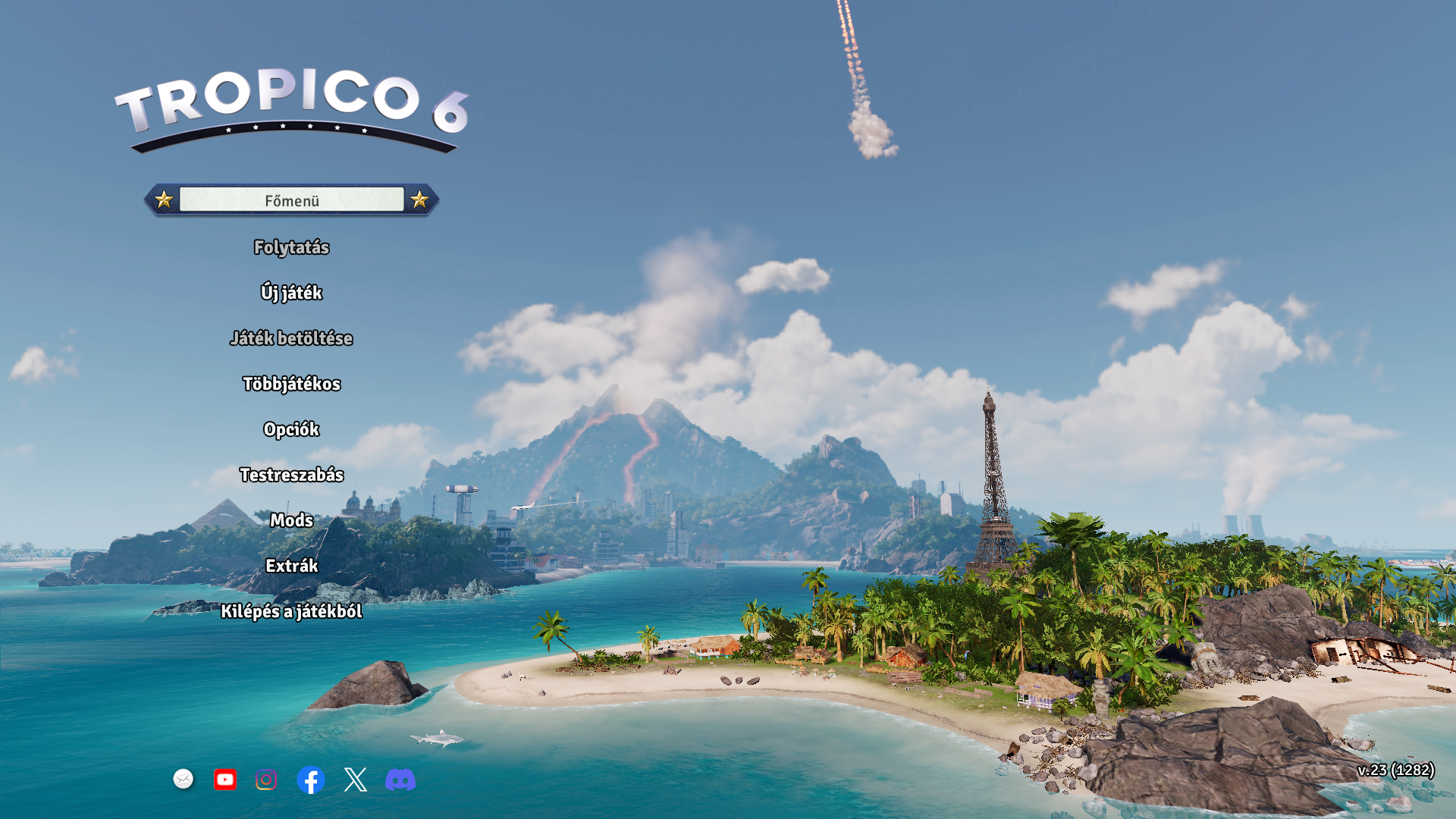
Task: Open the X social media icon
Action: tap(355, 780)
